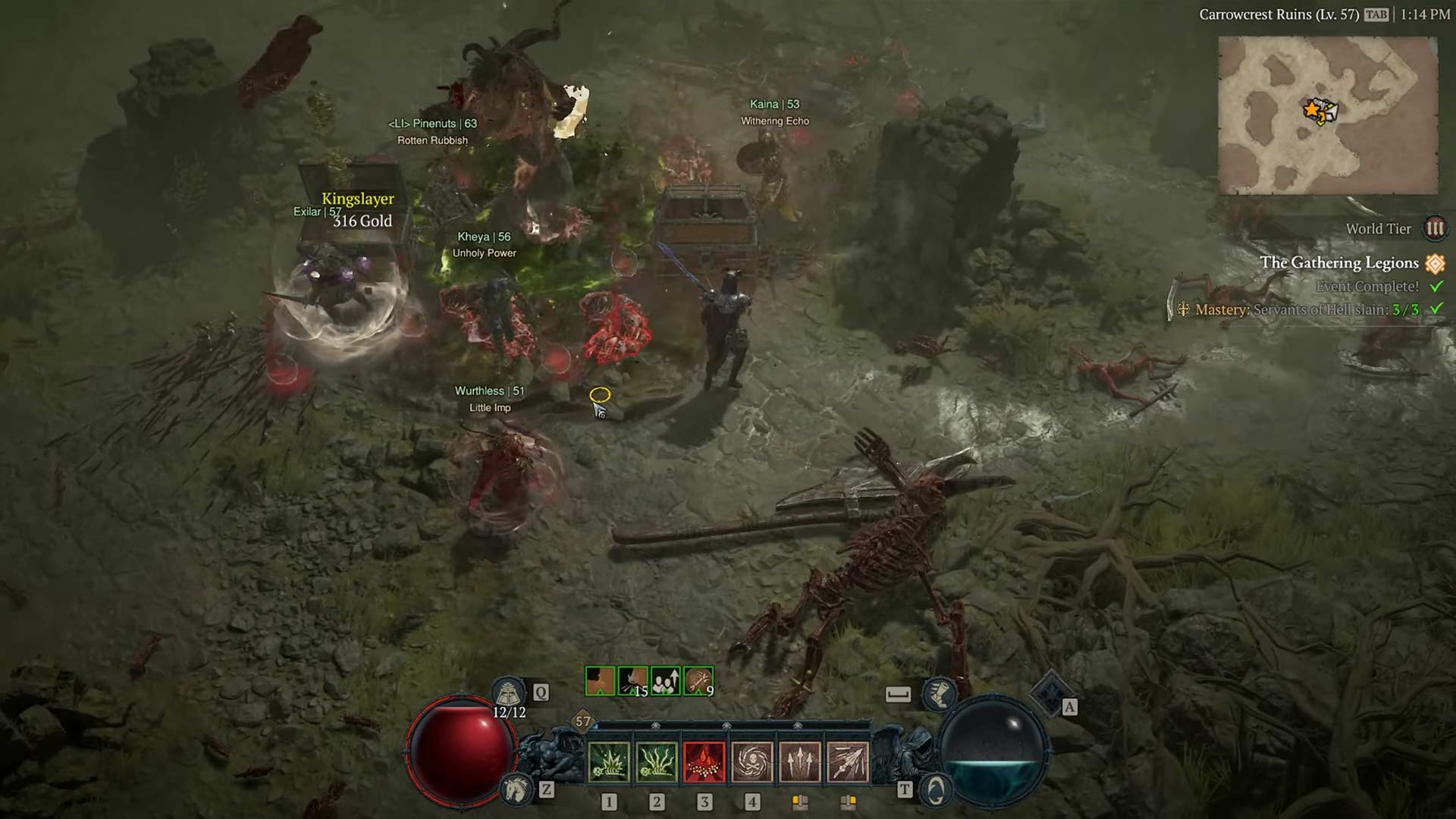Screen dimensions: 1456x819
Task: Inspect the first green-bordered buff icon
Action: 600,681
